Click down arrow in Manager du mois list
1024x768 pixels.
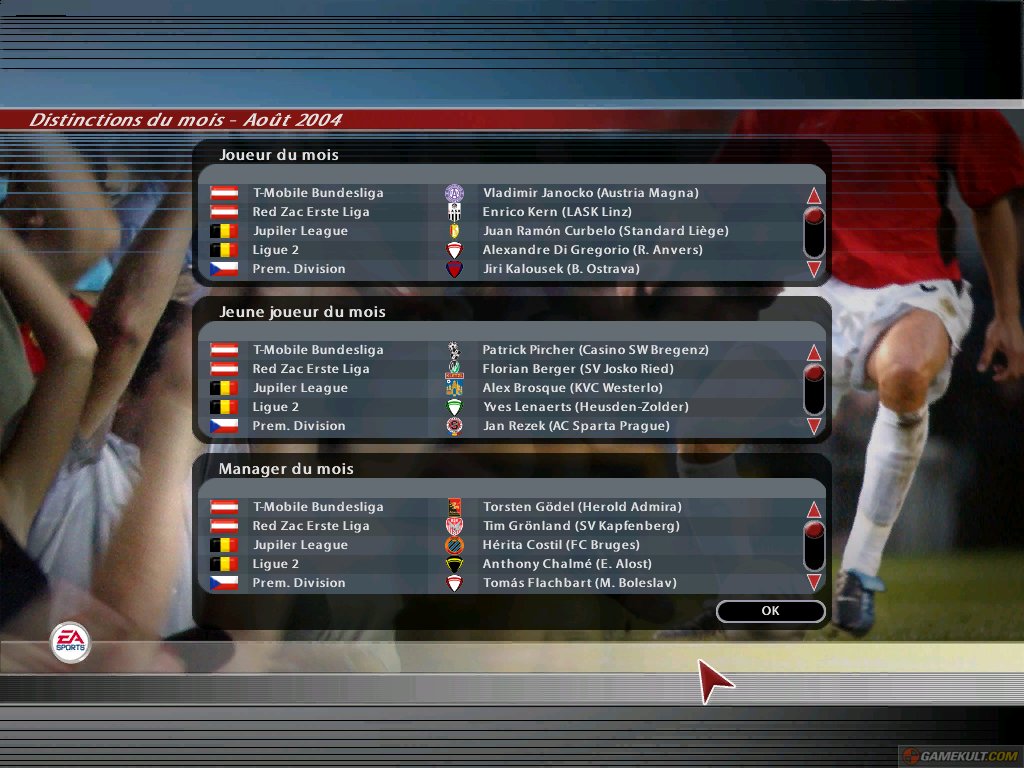click(814, 582)
